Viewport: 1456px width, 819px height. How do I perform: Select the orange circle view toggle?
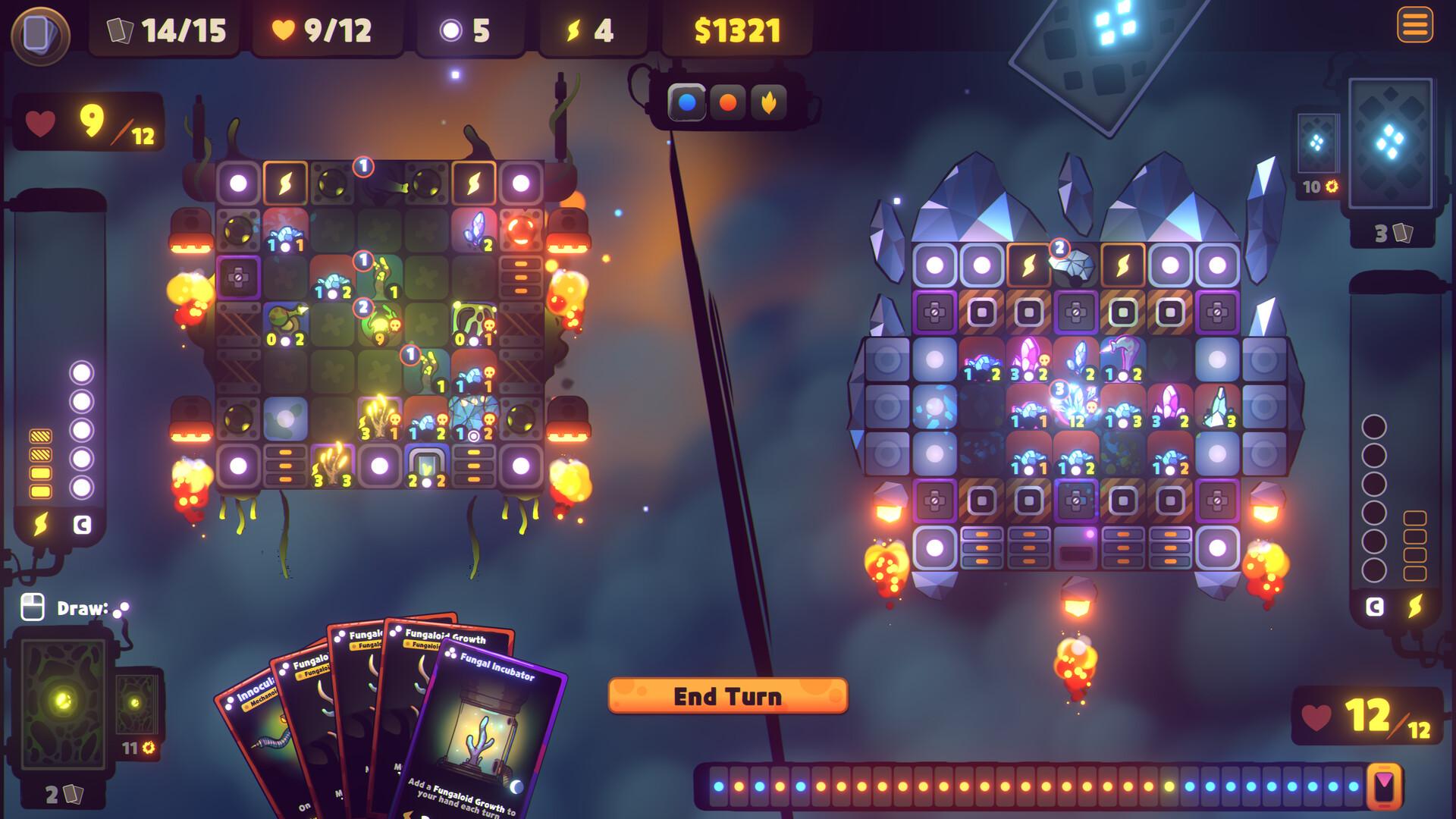(728, 102)
